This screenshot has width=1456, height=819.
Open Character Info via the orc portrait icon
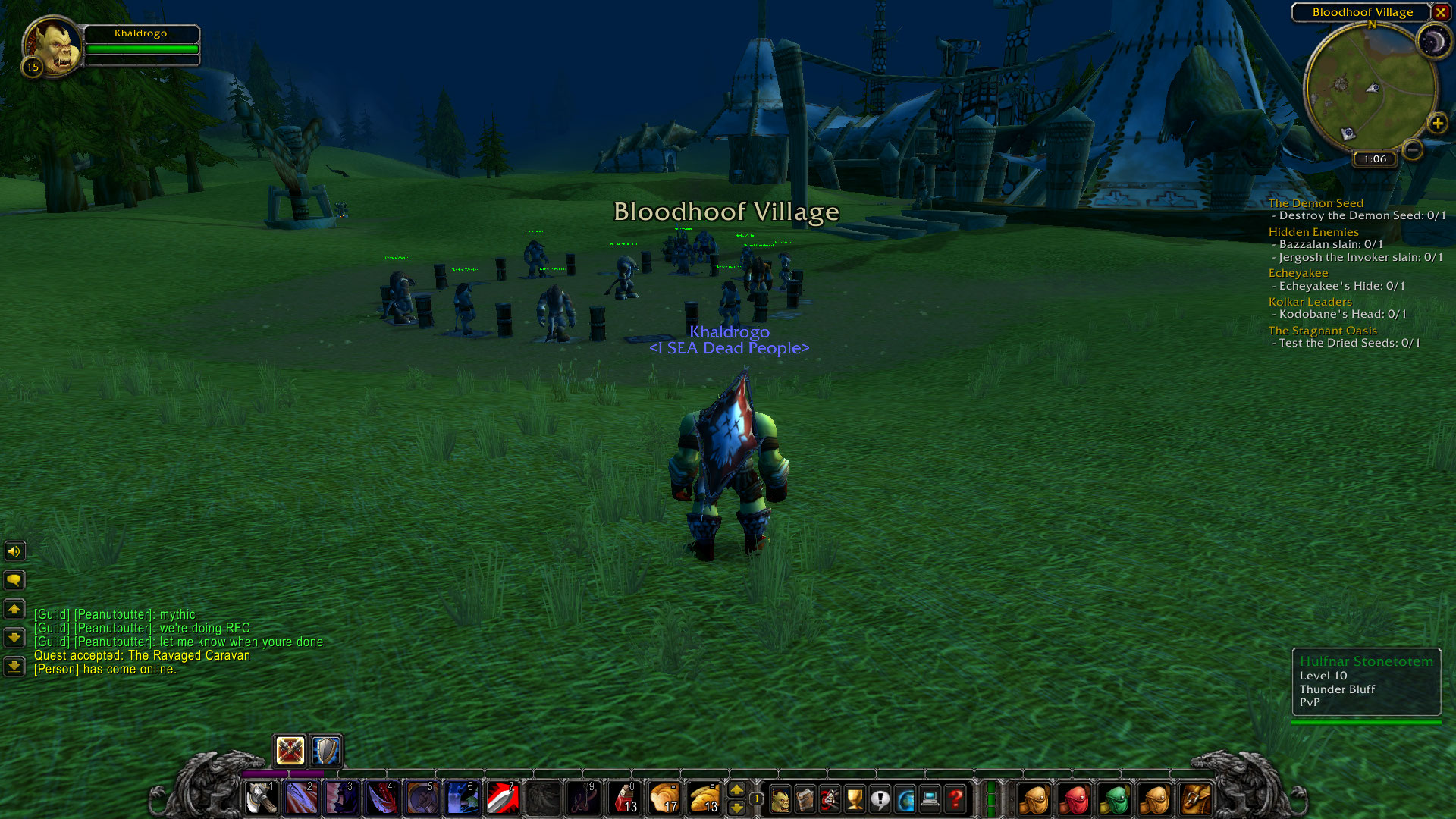click(780, 799)
